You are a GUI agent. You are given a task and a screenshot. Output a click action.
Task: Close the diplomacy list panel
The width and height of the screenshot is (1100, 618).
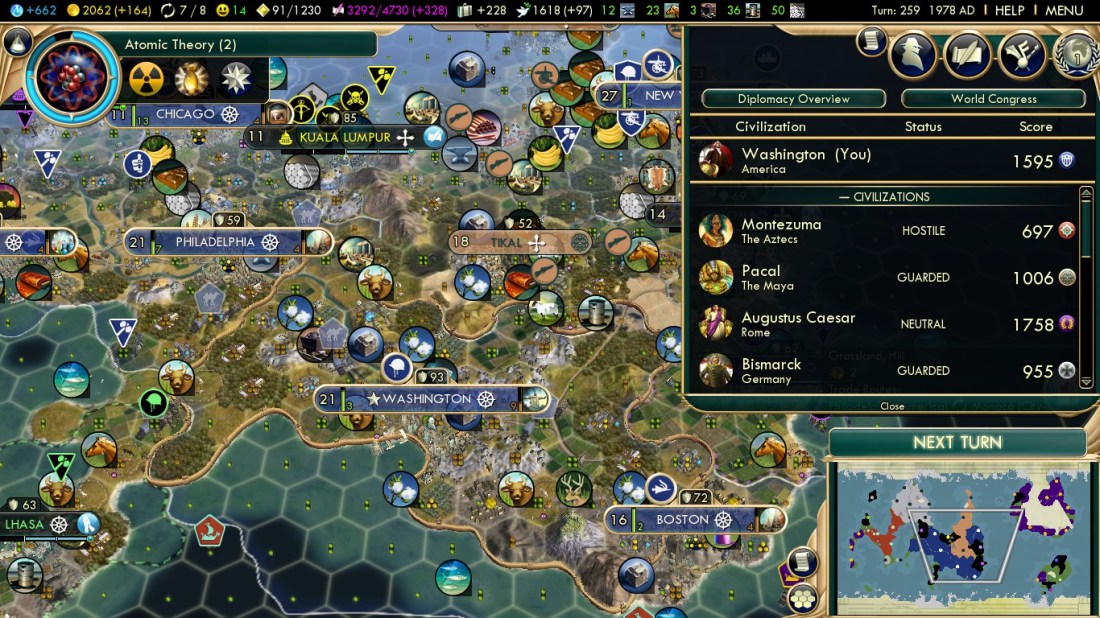(x=892, y=406)
